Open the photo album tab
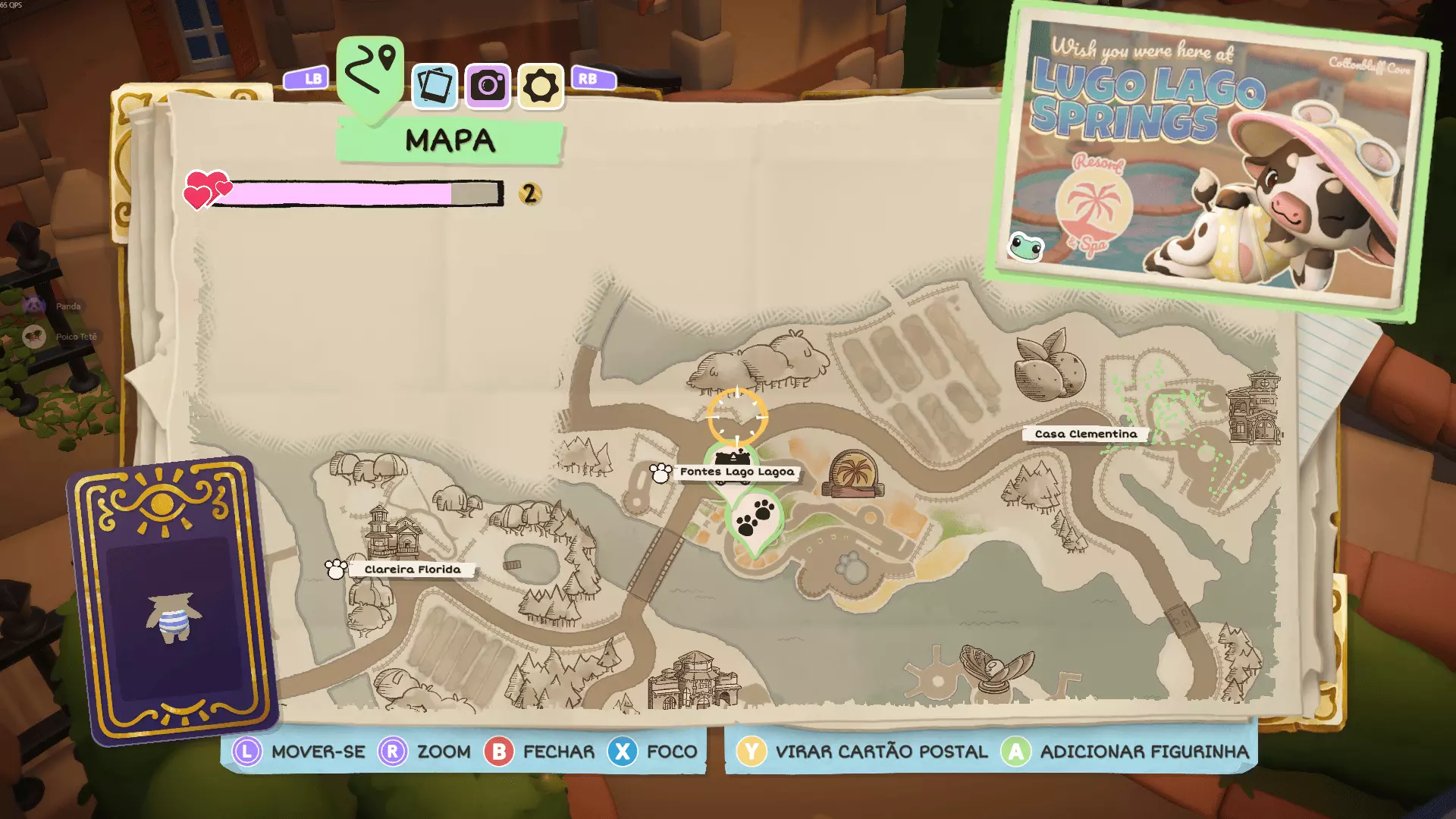This screenshot has height=819, width=1456. coord(435,86)
